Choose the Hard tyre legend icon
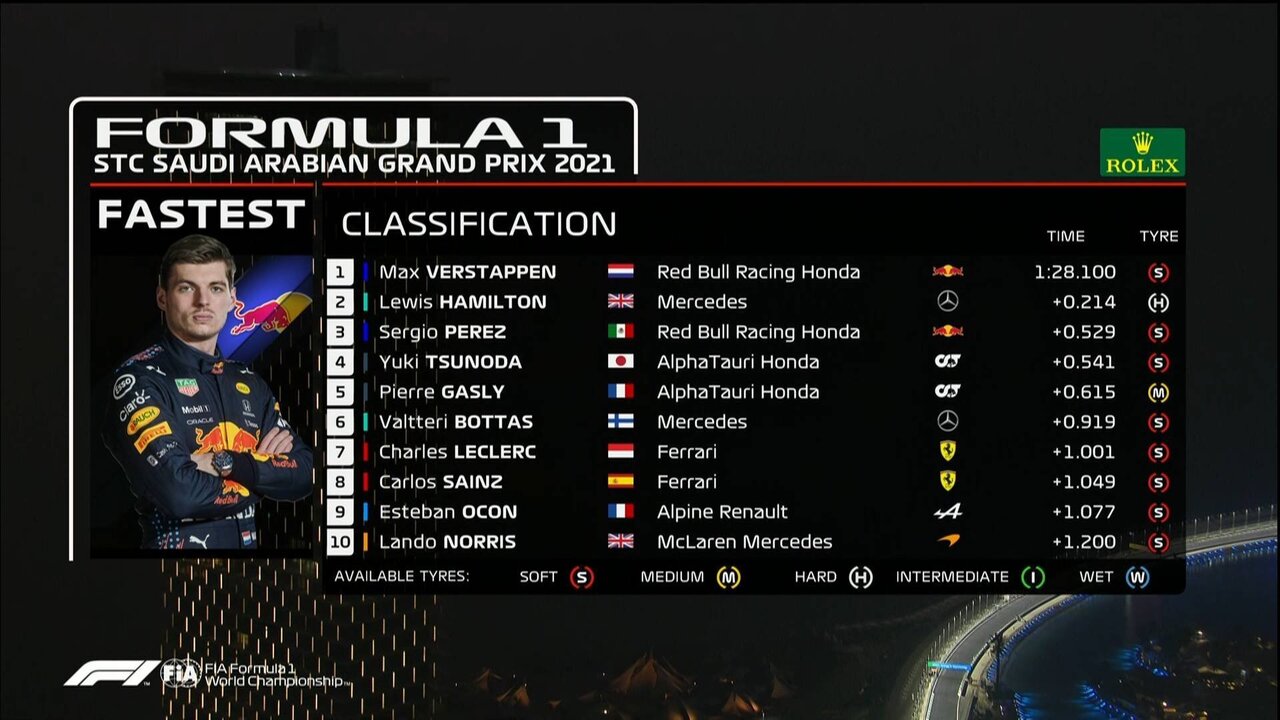 tap(860, 577)
